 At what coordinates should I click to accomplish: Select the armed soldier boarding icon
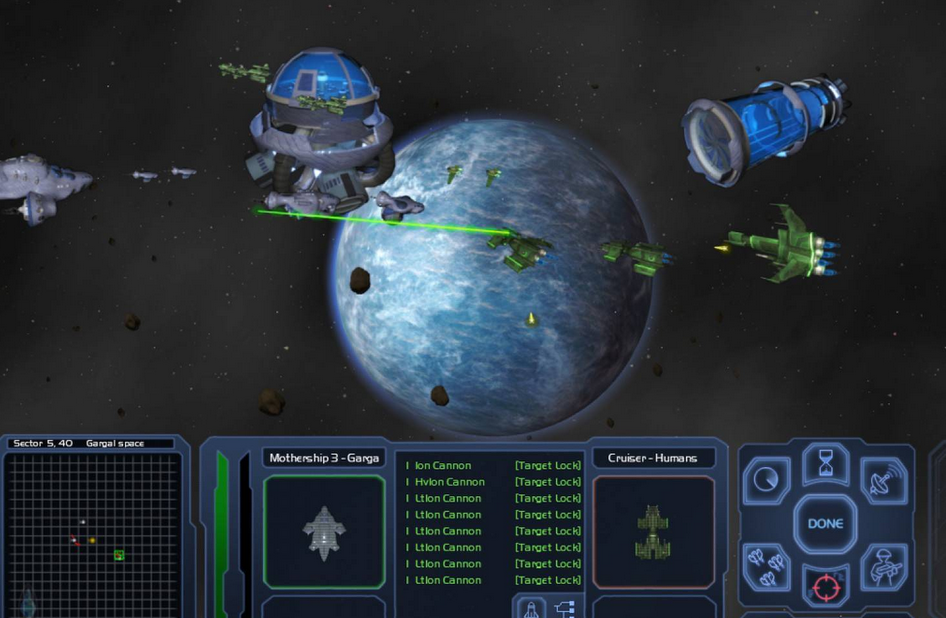(x=883, y=567)
